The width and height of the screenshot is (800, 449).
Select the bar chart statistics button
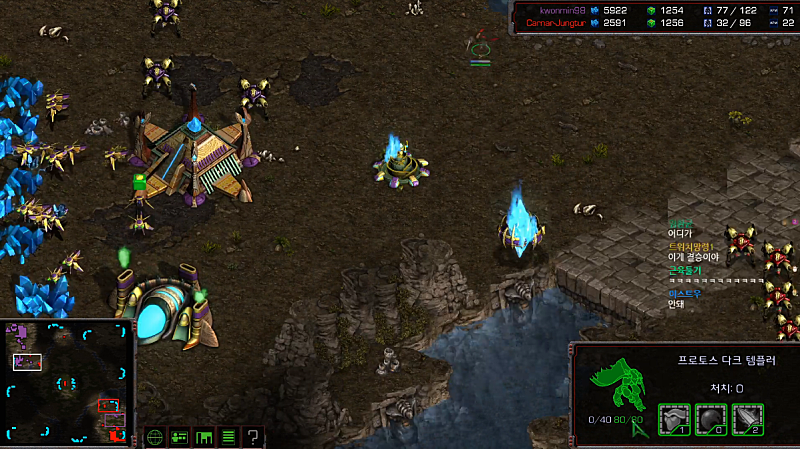(204, 437)
